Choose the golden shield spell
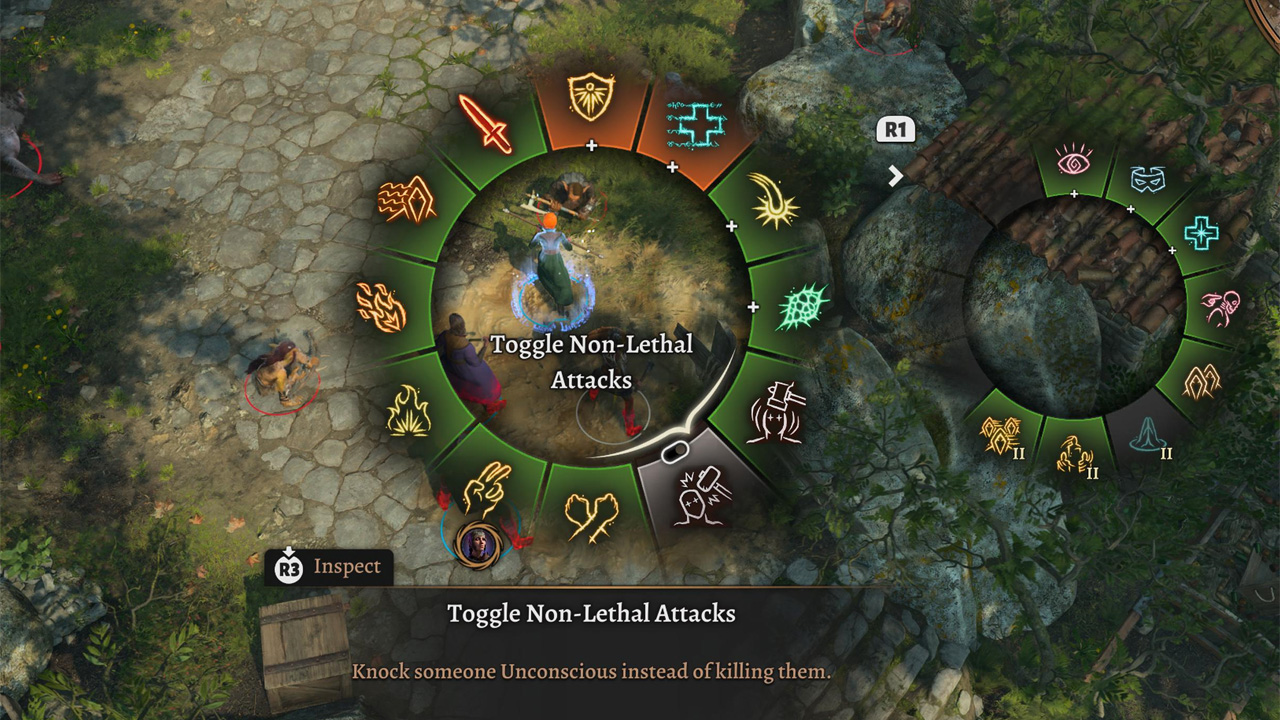Image resolution: width=1280 pixels, height=720 pixels. (x=591, y=97)
